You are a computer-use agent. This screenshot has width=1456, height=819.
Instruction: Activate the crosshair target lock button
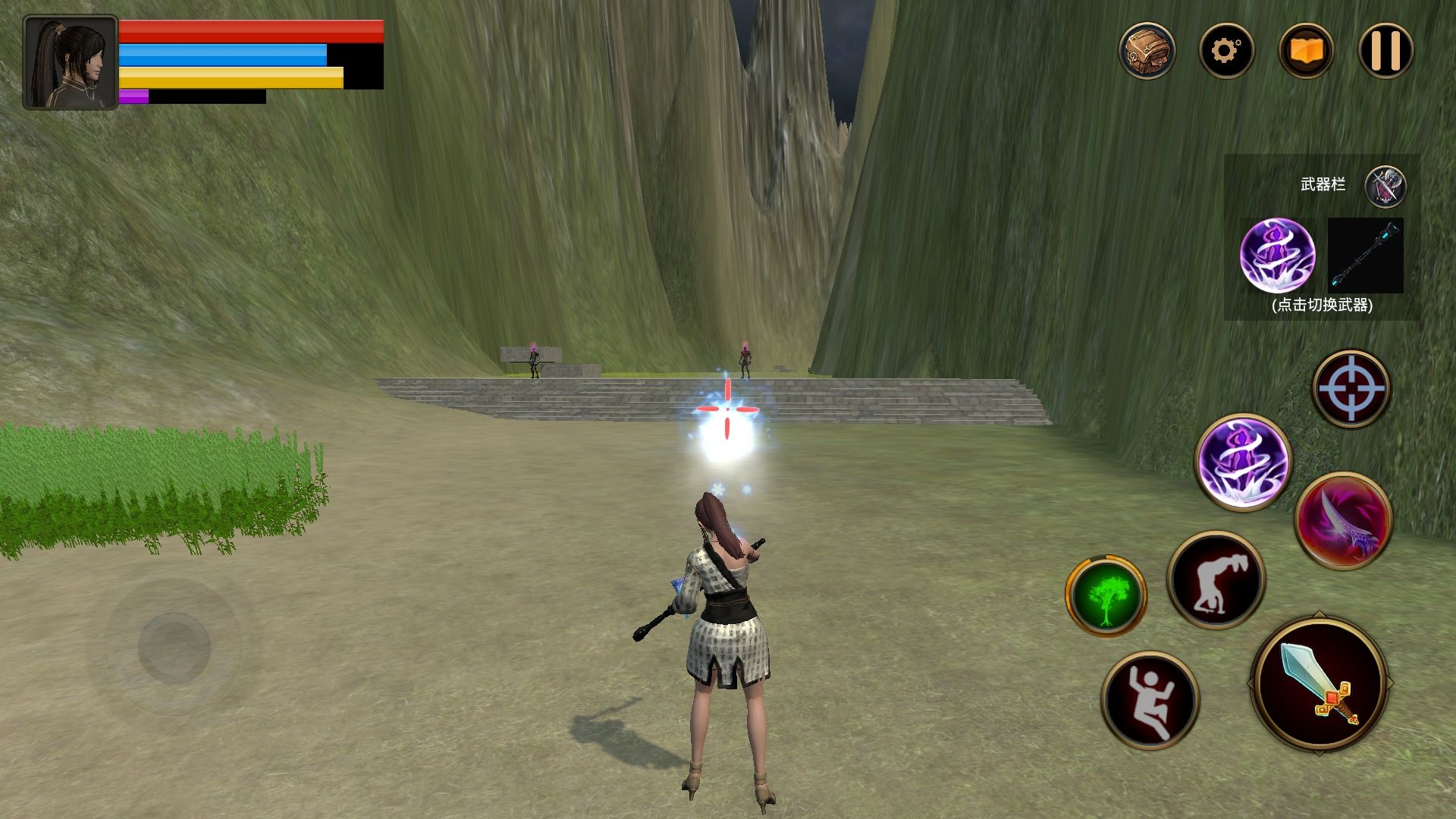pyautogui.click(x=1351, y=388)
